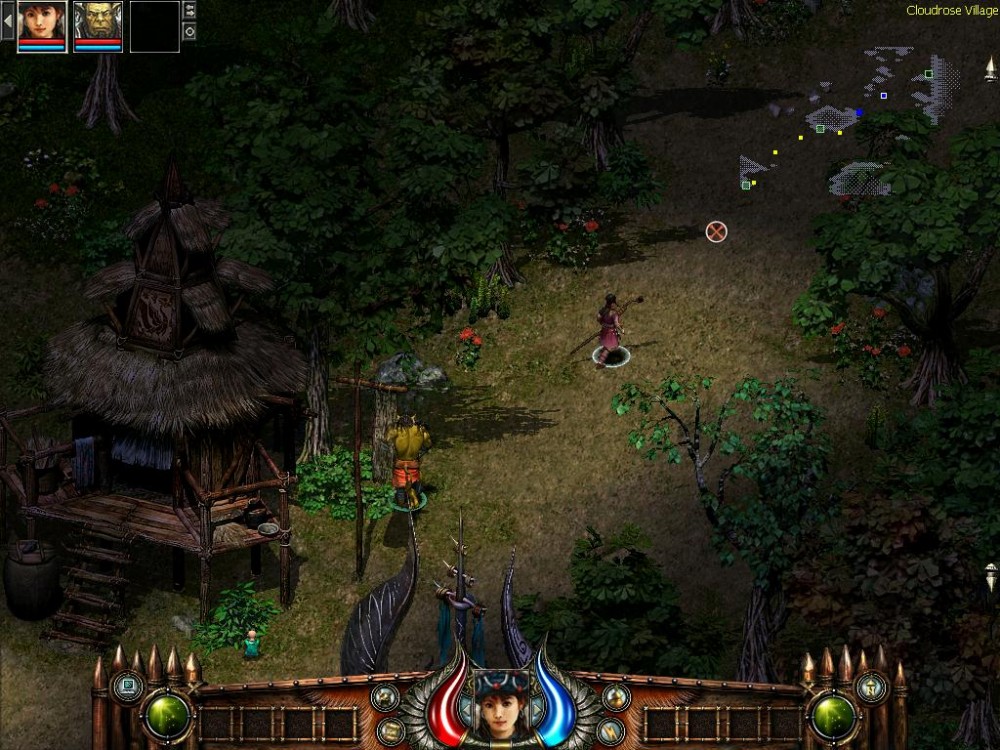Select the orc companion portrait
The width and height of the screenshot is (1000, 750).
[x=98, y=22]
